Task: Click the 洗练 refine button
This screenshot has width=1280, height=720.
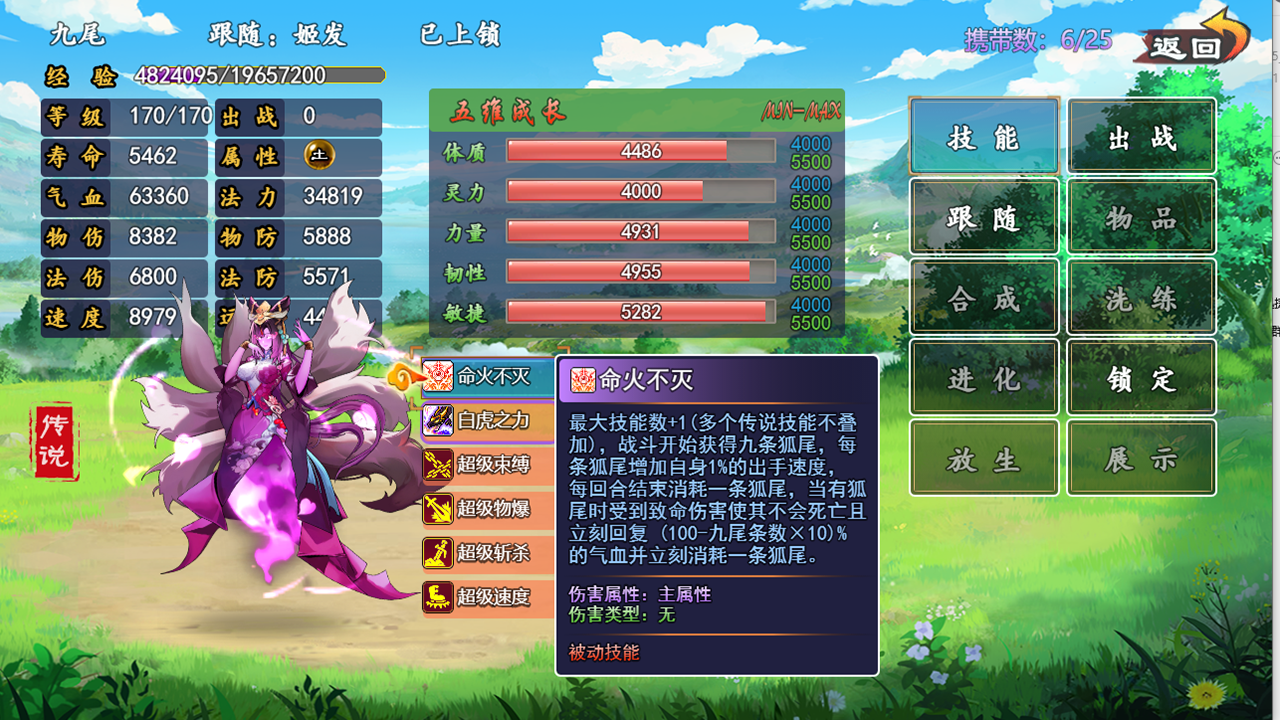Action: click(1141, 297)
